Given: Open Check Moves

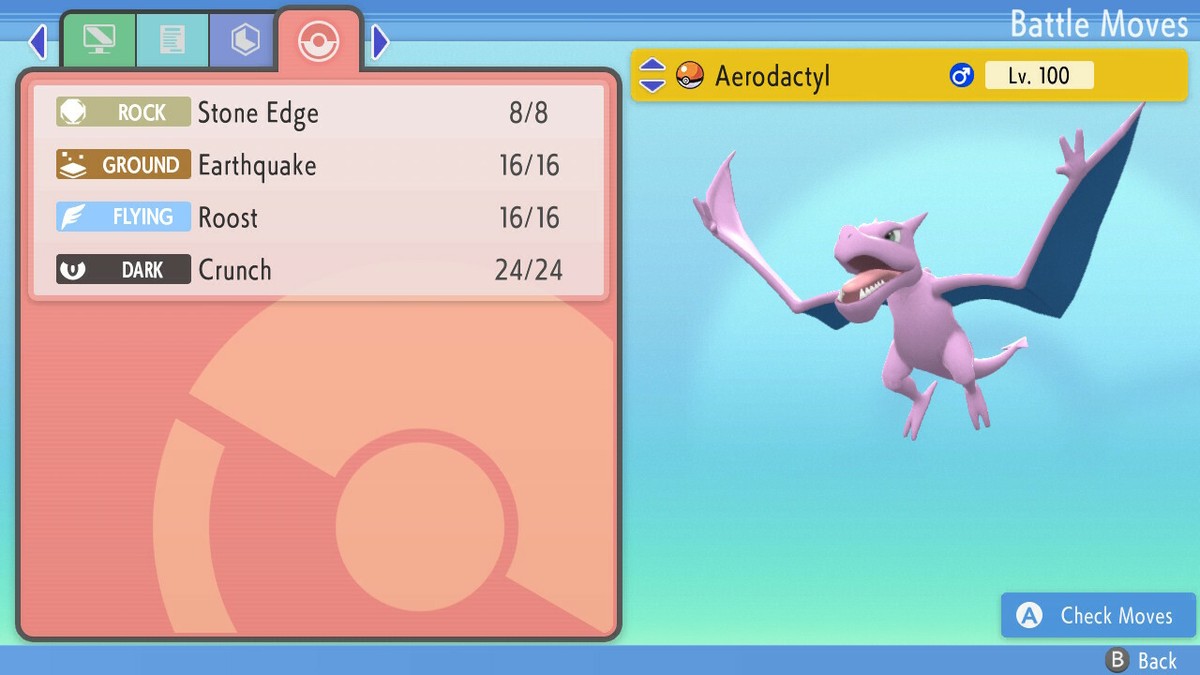Looking at the screenshot, I should [x=1099, y=615].
